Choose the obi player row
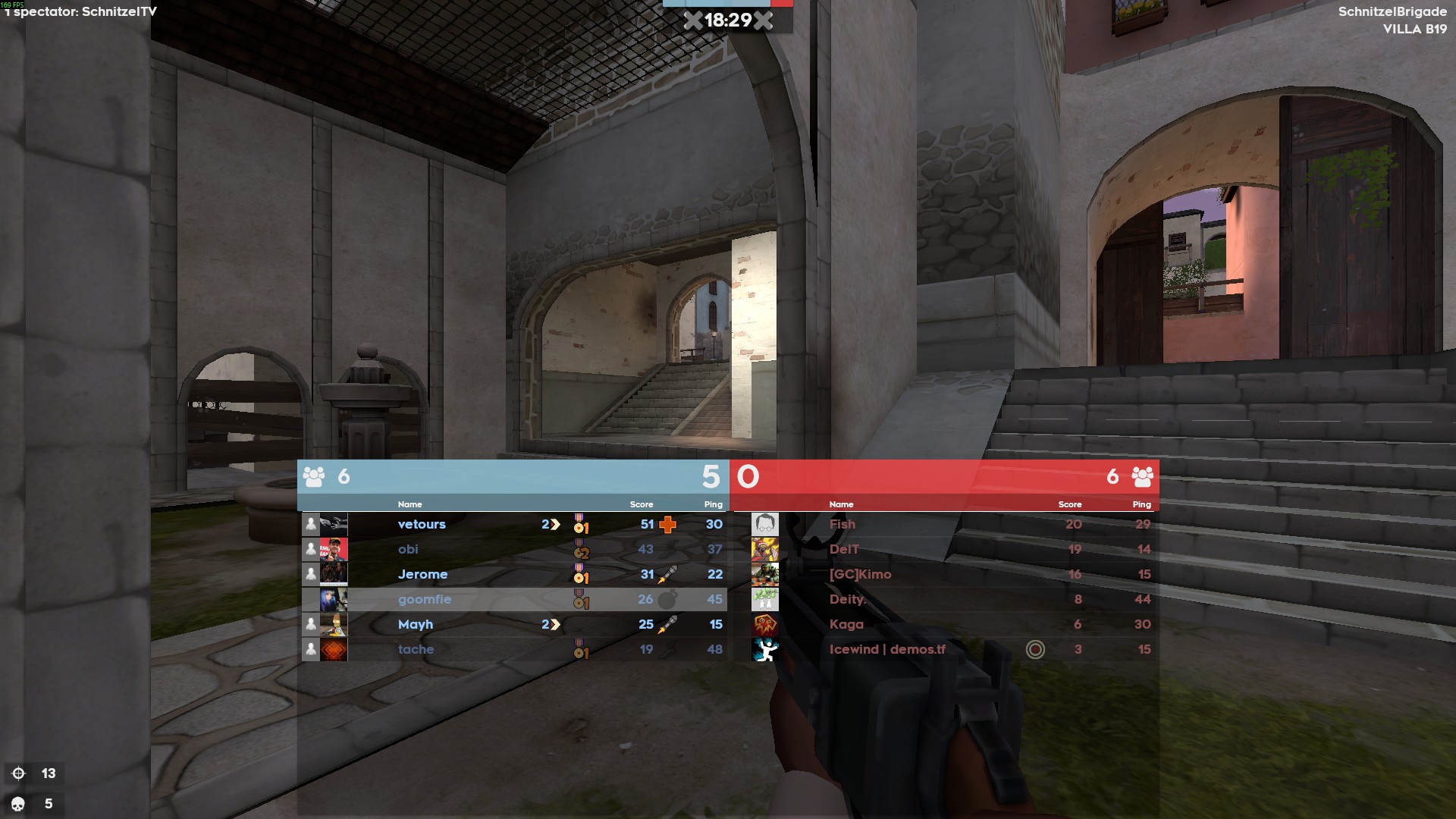The image size is (1456, 819). click(408, 549)
